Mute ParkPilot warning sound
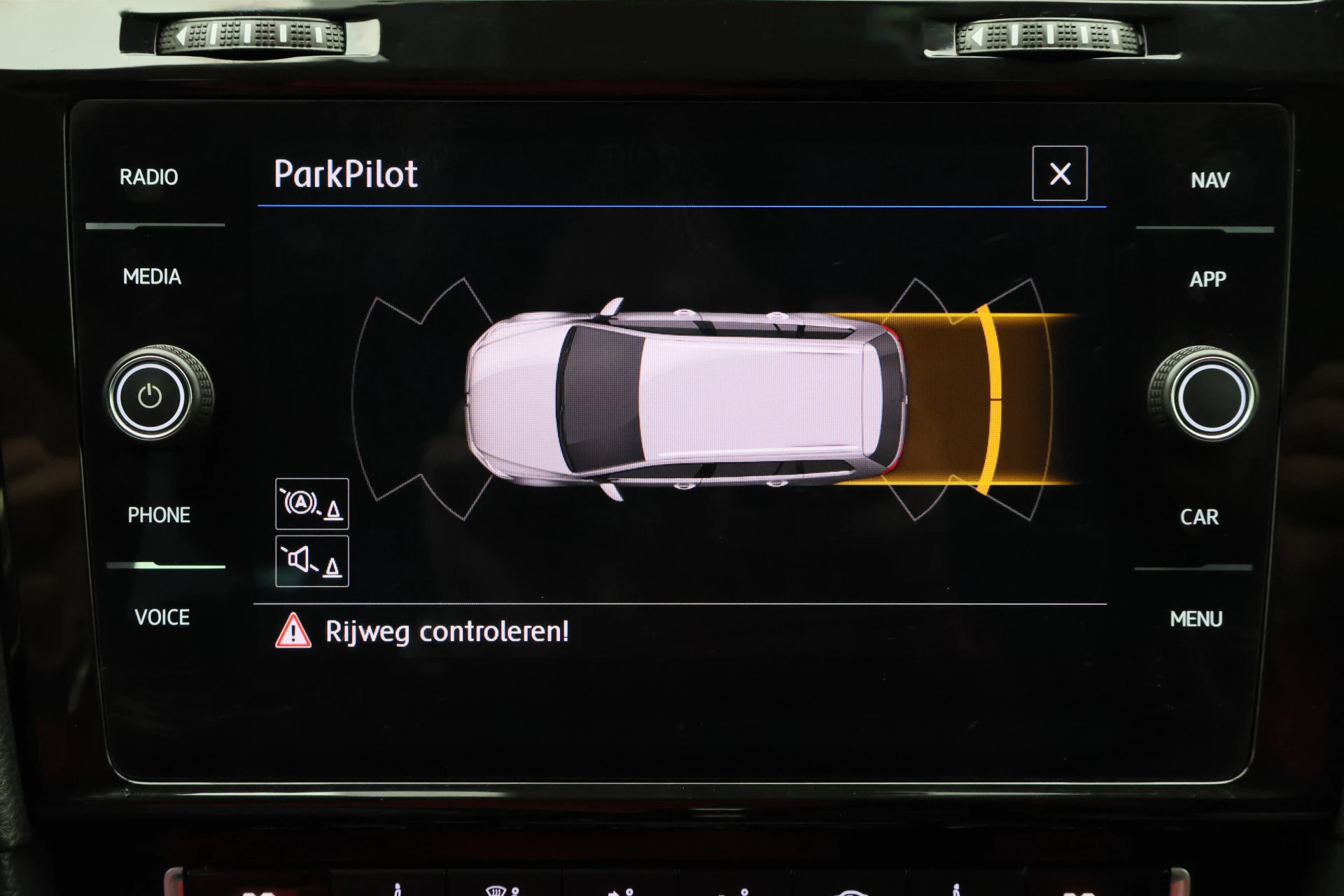This screenshot has width=1344, height=896. (x=312, y=561)
